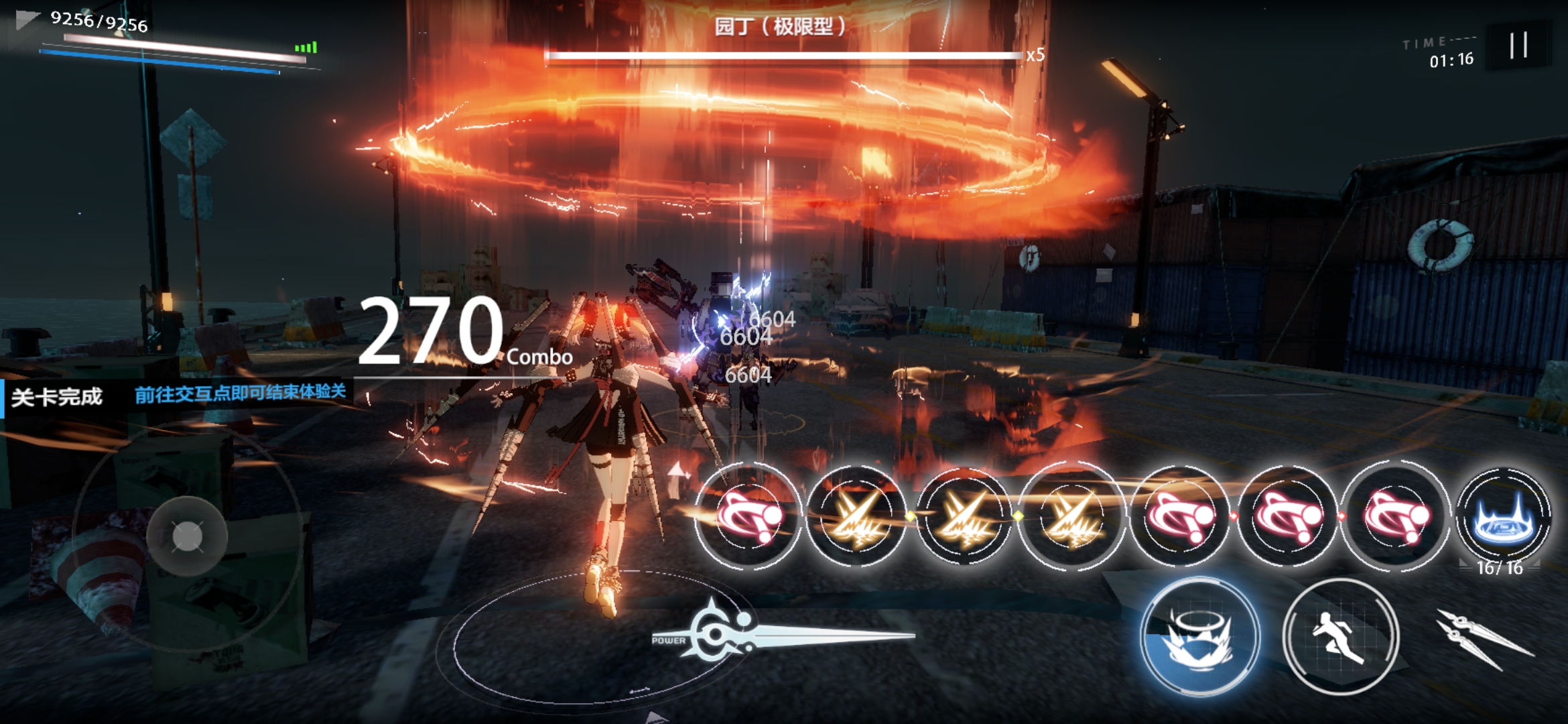Use the twin blades basic attack button

pyautogui.click(x=1482, y=638)
